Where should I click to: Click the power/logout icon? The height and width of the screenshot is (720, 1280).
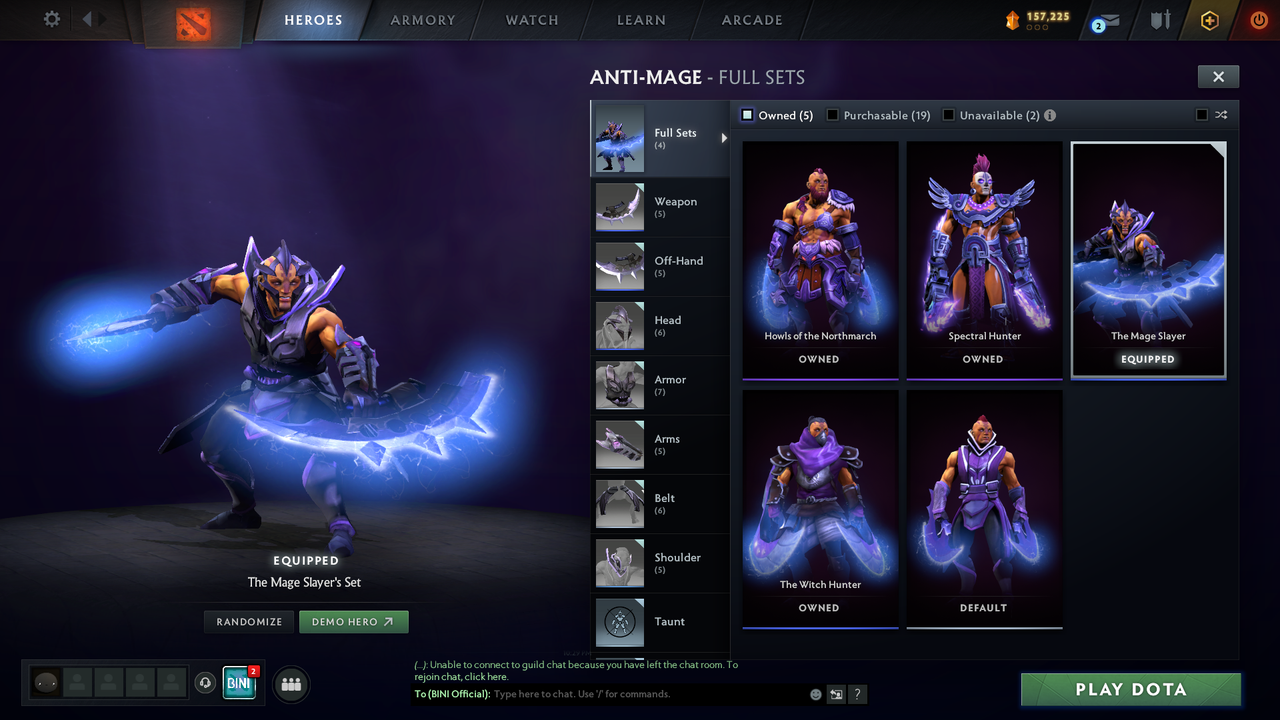point(1258,20)
